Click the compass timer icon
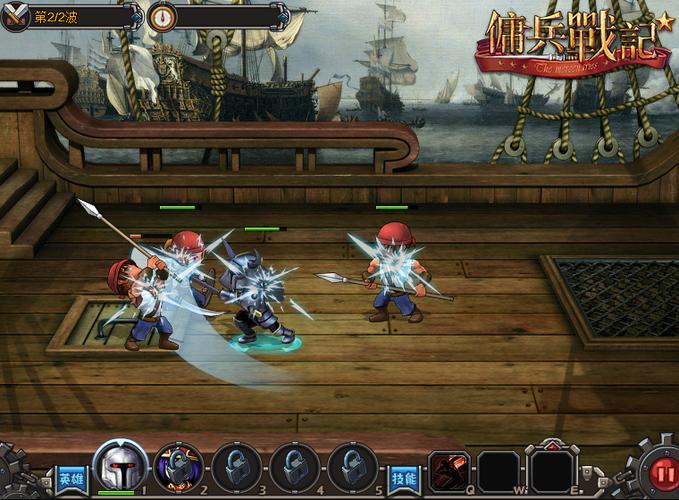Screen dimensions: 679x500 (x=162, y=16)
